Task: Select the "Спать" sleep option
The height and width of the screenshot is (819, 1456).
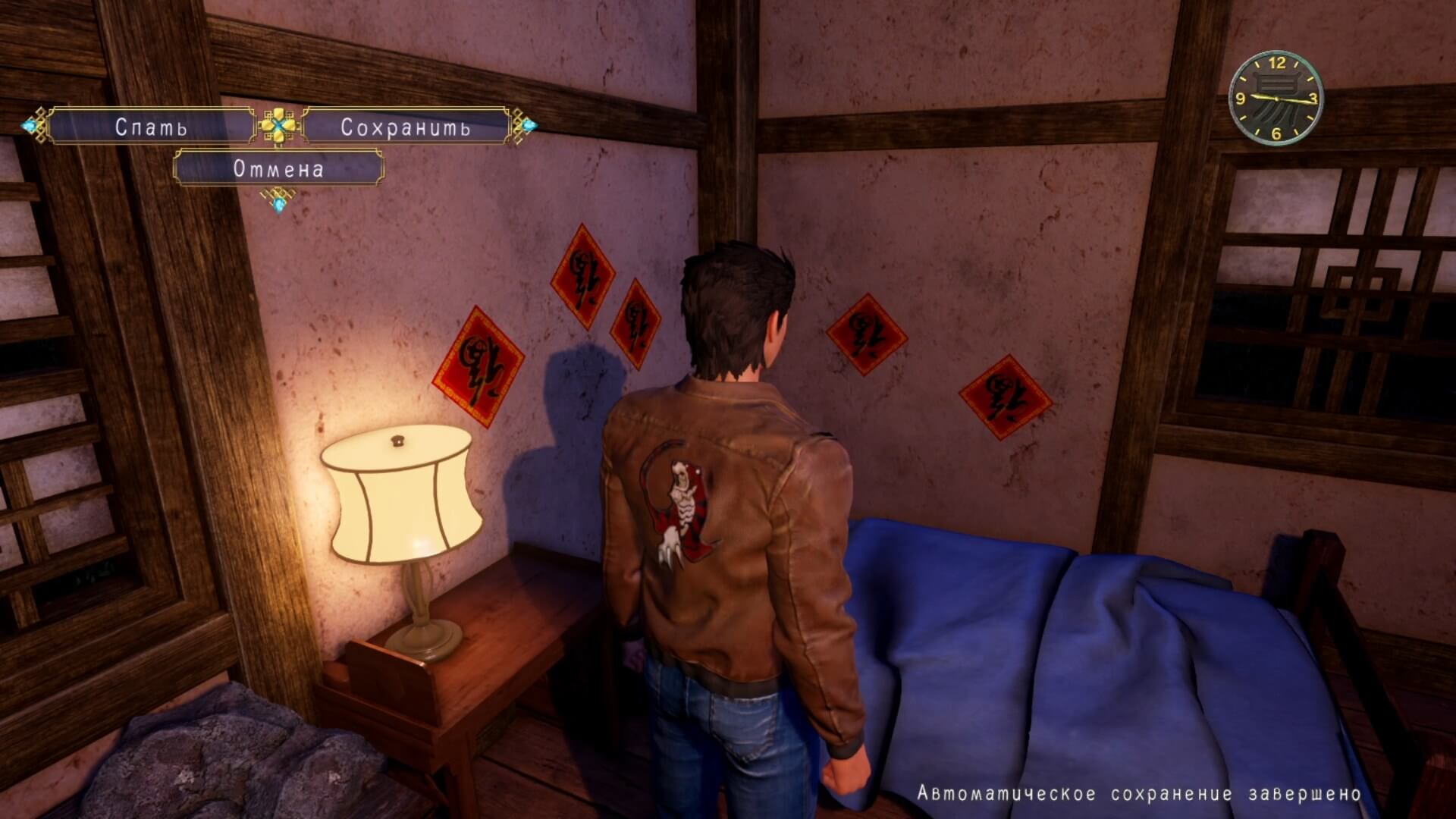Action: [152, 127]
